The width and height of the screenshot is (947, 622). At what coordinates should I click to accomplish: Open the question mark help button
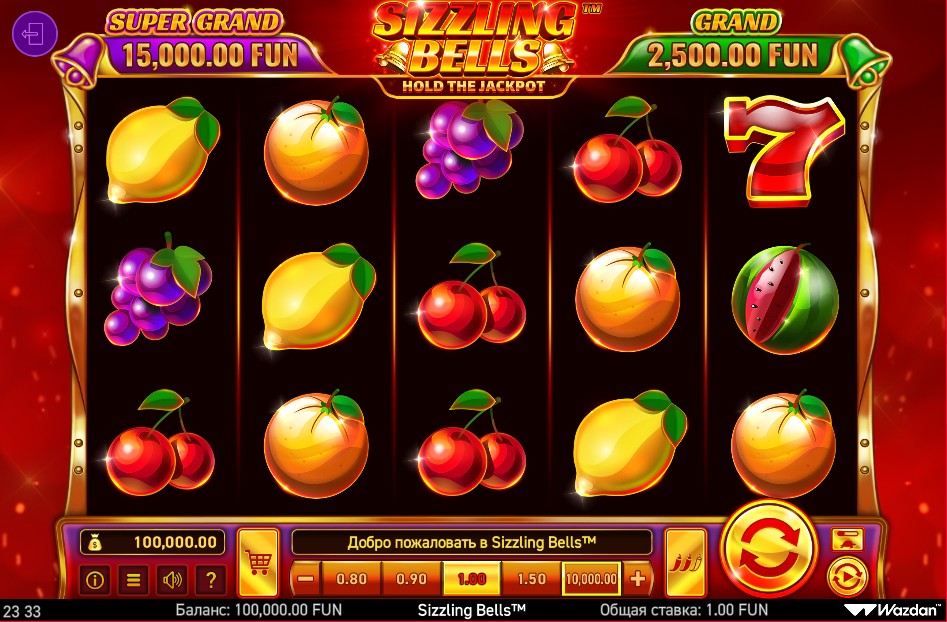210,578
